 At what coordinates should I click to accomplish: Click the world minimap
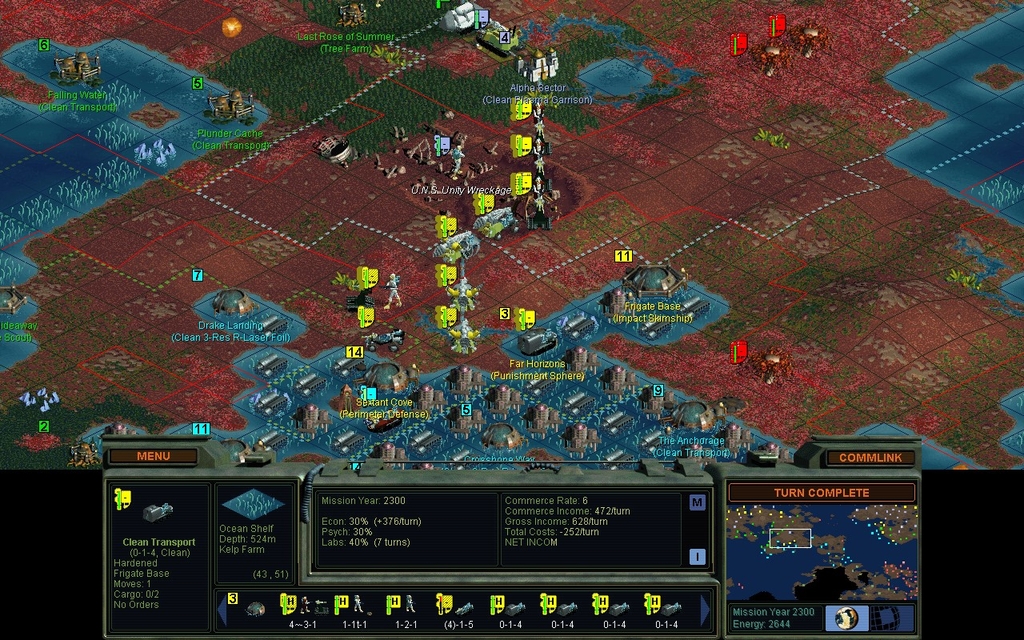coord(821,551)
